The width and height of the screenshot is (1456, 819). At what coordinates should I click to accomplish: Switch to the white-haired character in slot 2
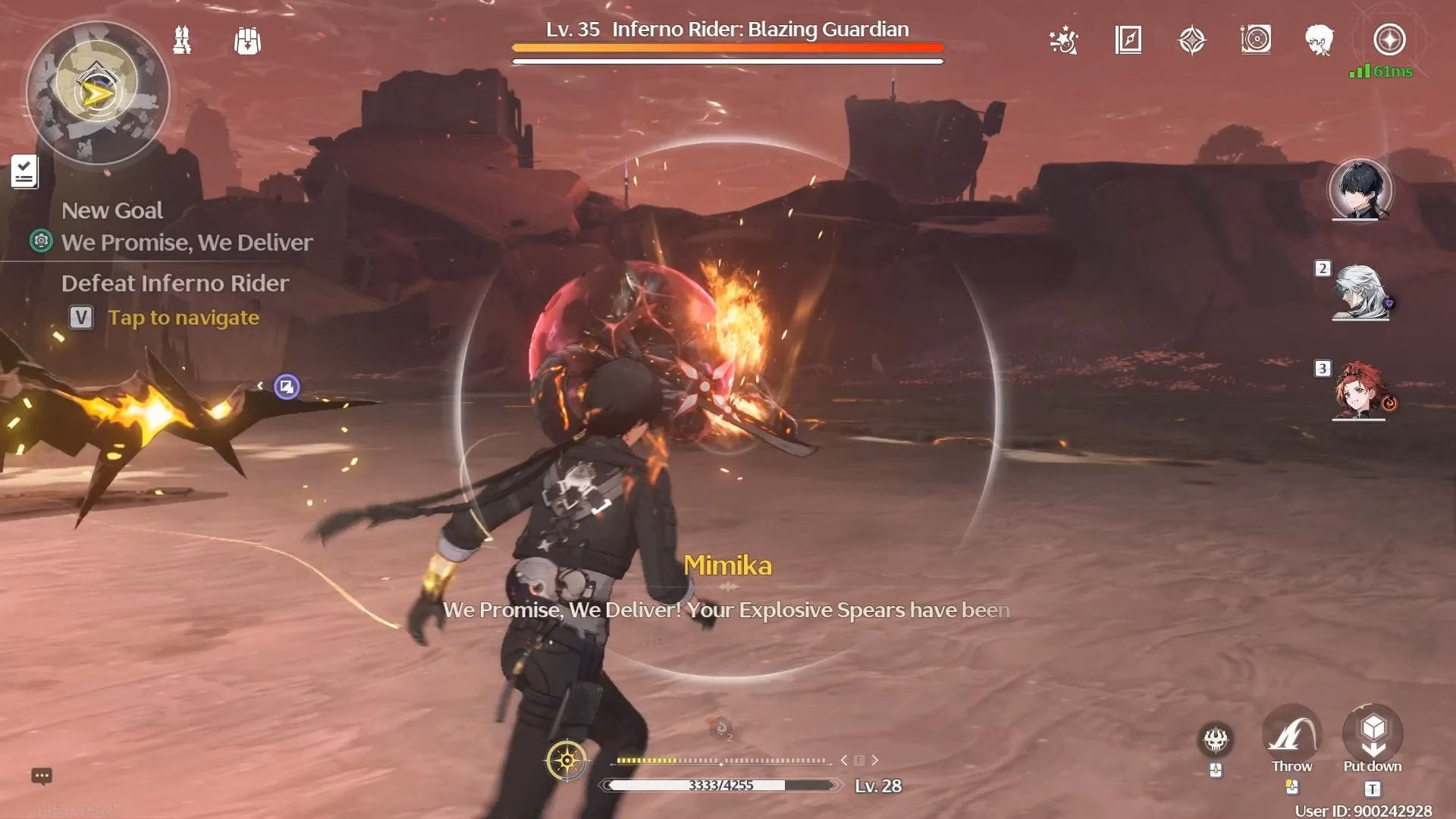coord(1360,292)
